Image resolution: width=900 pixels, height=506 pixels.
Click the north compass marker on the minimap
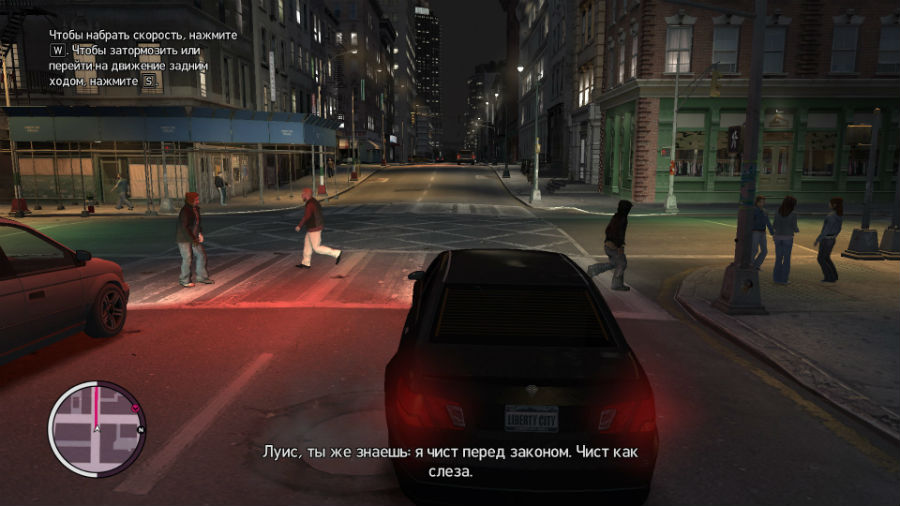tap(141, 429)
